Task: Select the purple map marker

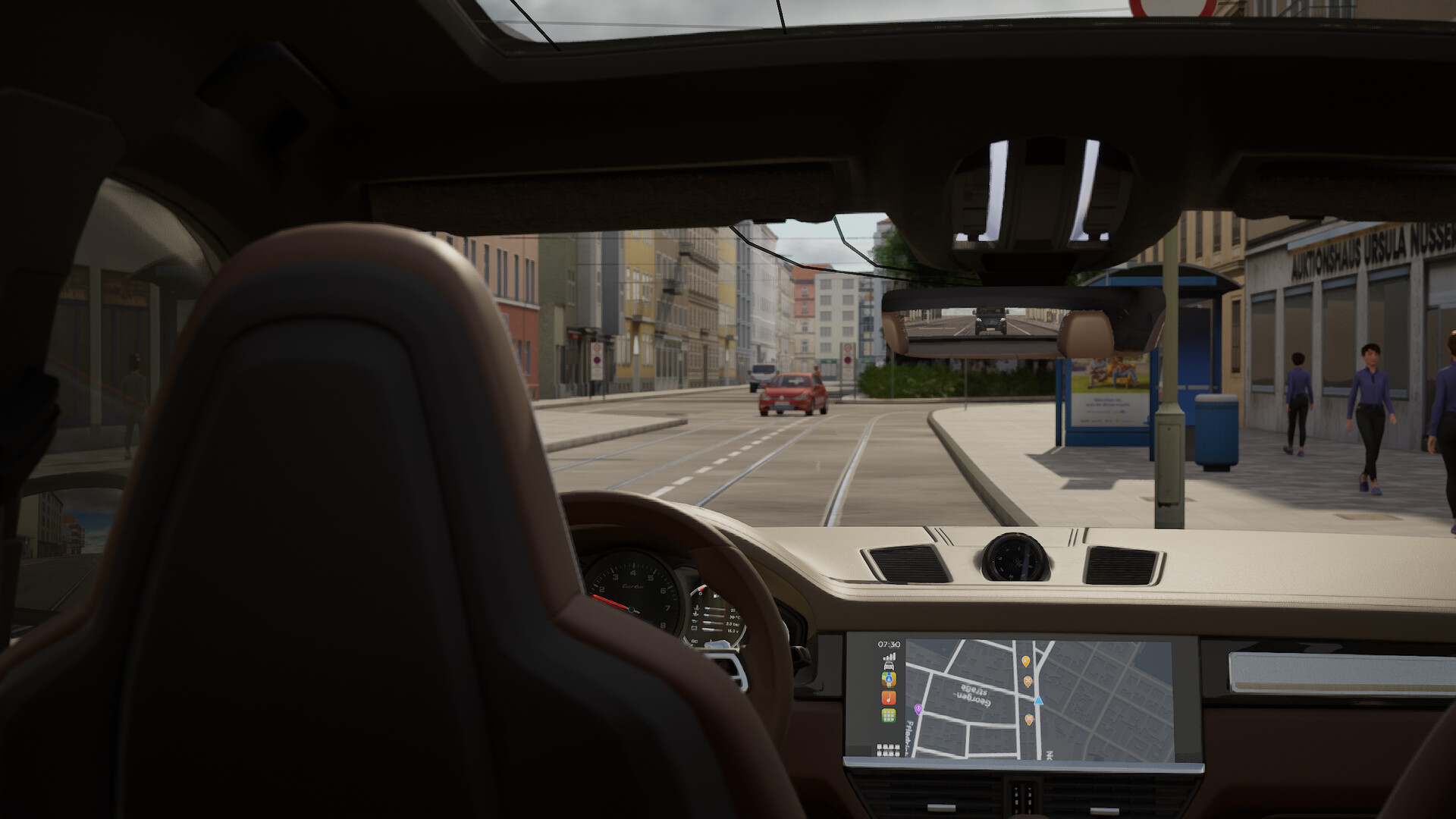Action: point(918,709)
